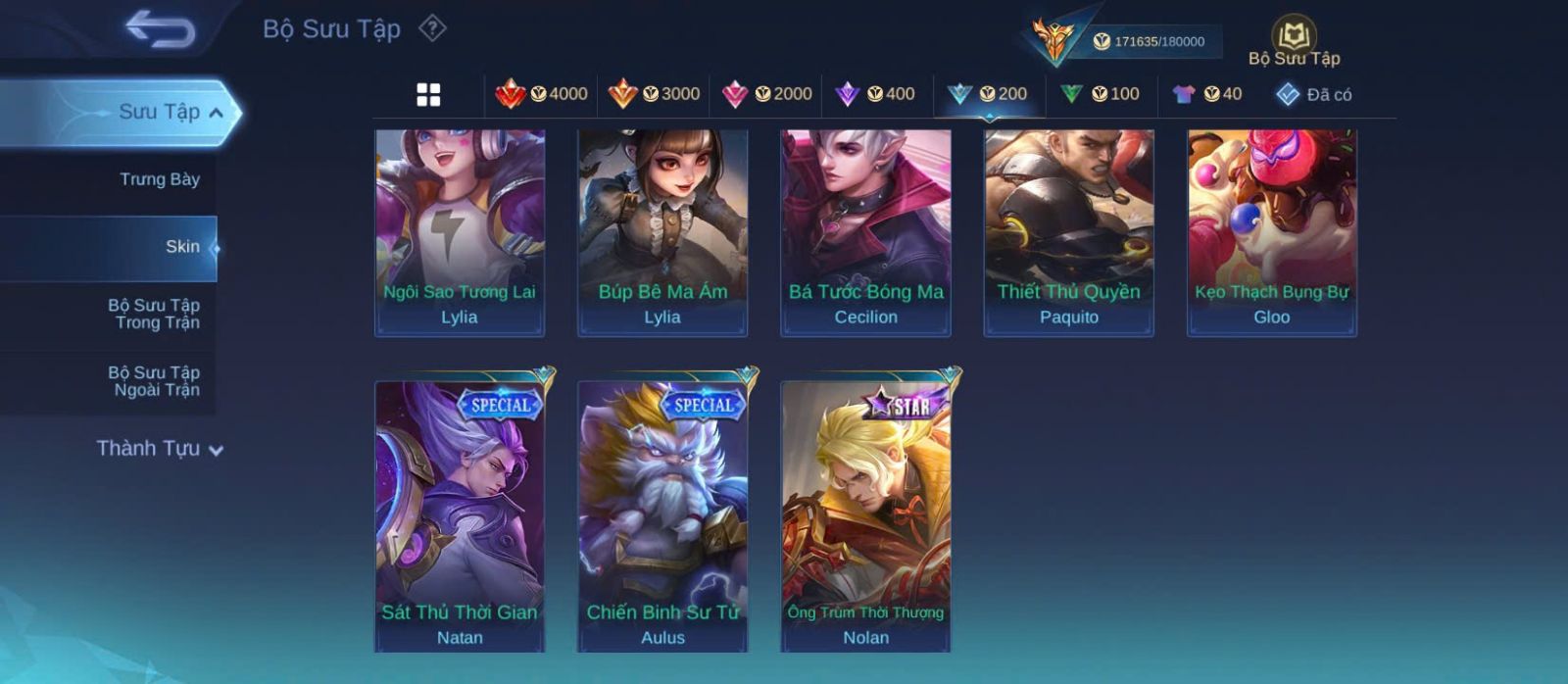Open the Bộ Sưu Tập book icon
1568x684 pixels.
pos(1294,37)
